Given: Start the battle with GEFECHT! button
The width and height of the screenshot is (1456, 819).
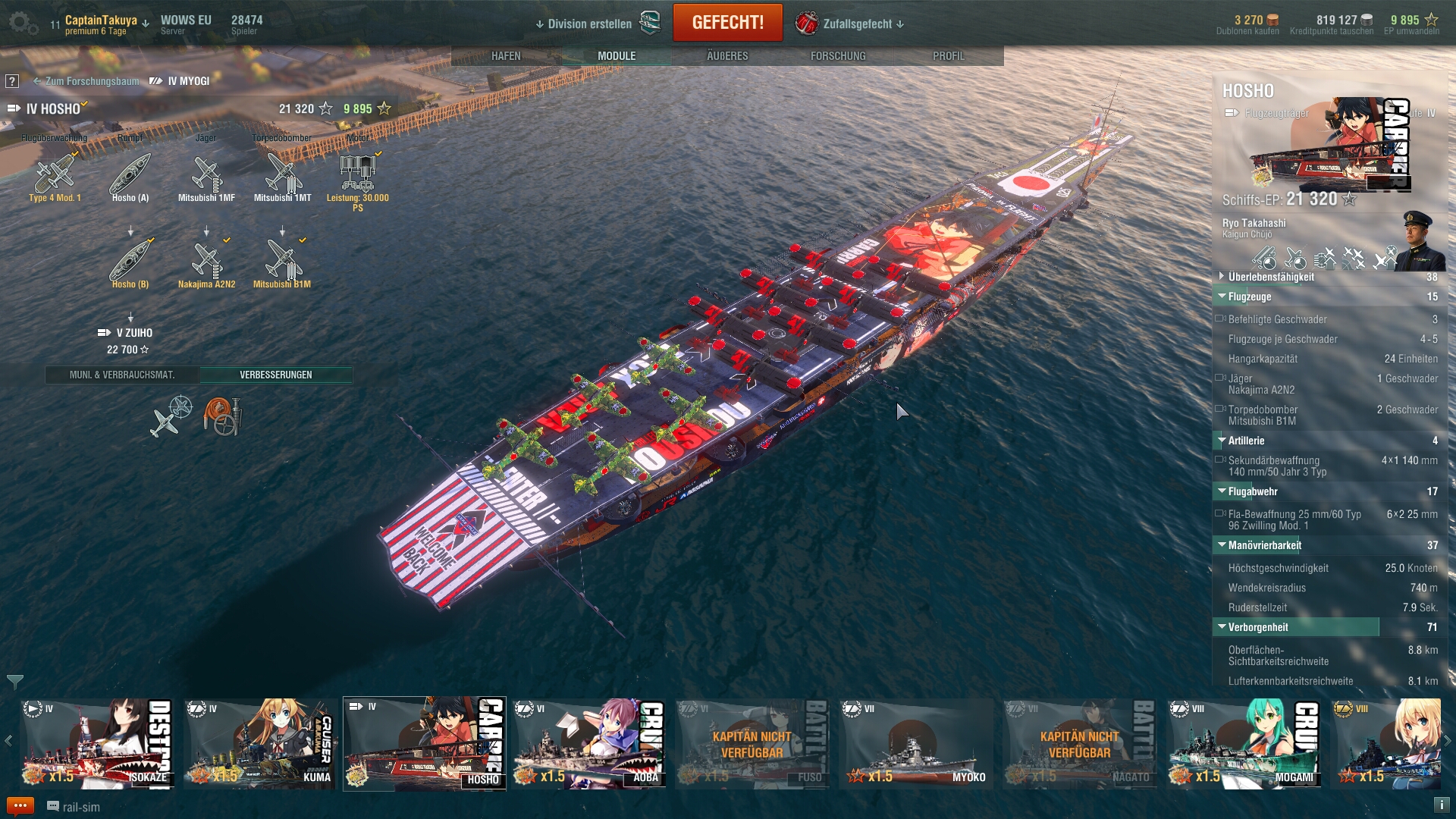Looking at the screenshot, I should (x=727, y=23).
